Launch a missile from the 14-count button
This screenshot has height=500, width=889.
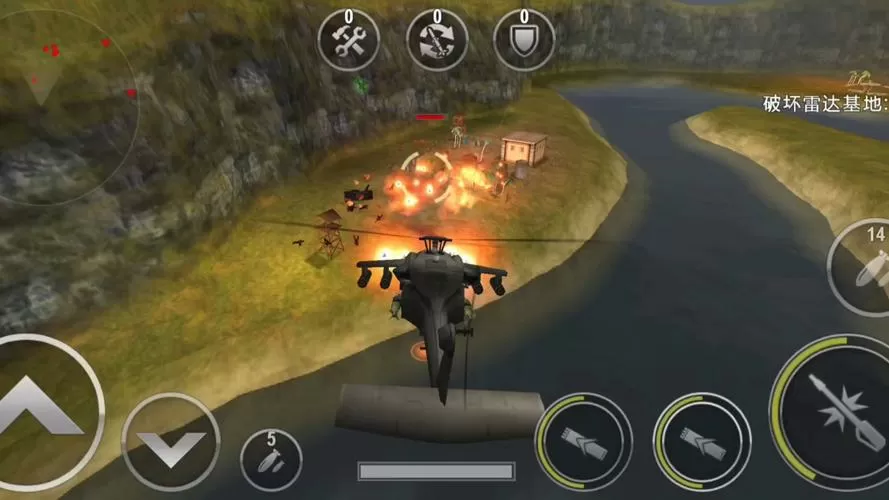pyautogui.click(x=862, y=268)
